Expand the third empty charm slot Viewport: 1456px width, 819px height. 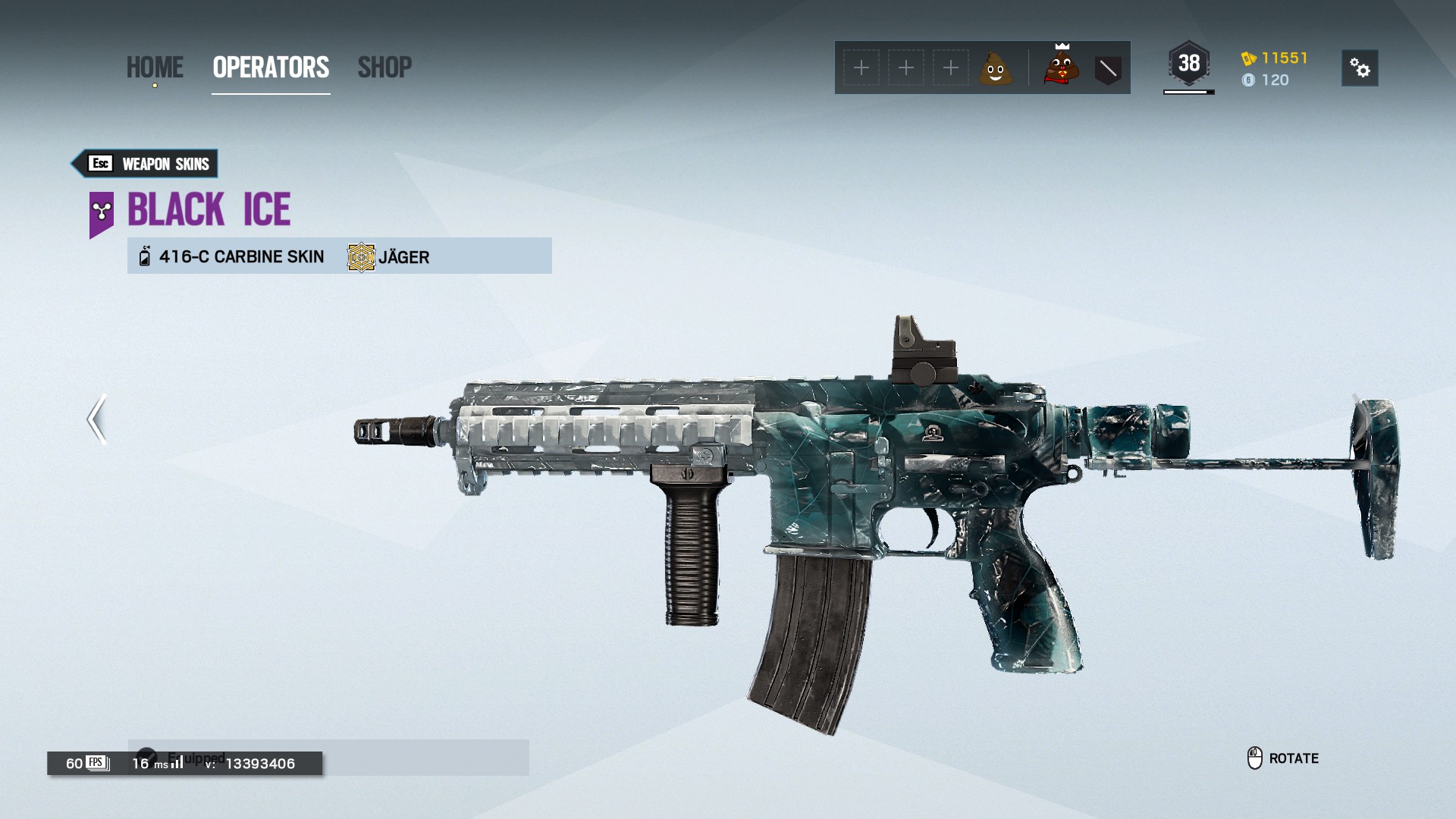(949, 67)
